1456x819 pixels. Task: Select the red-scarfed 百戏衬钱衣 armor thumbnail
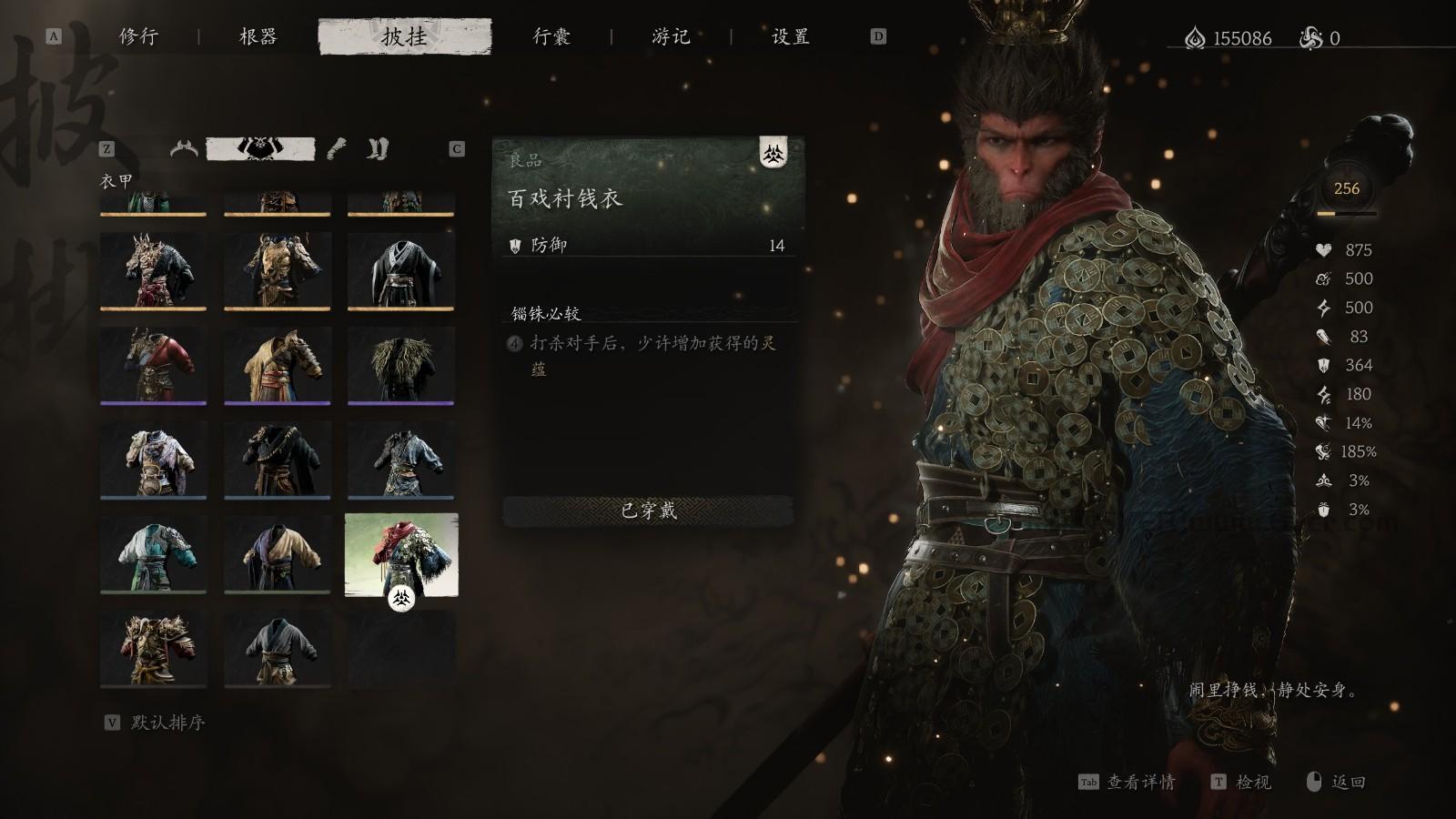click(x=401, y=556)
